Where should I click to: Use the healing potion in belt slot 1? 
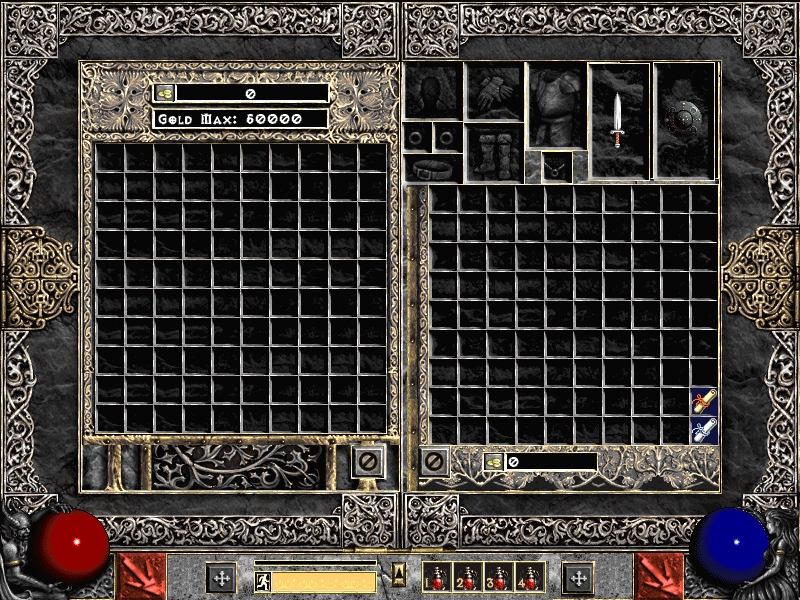tap(437, 578)
